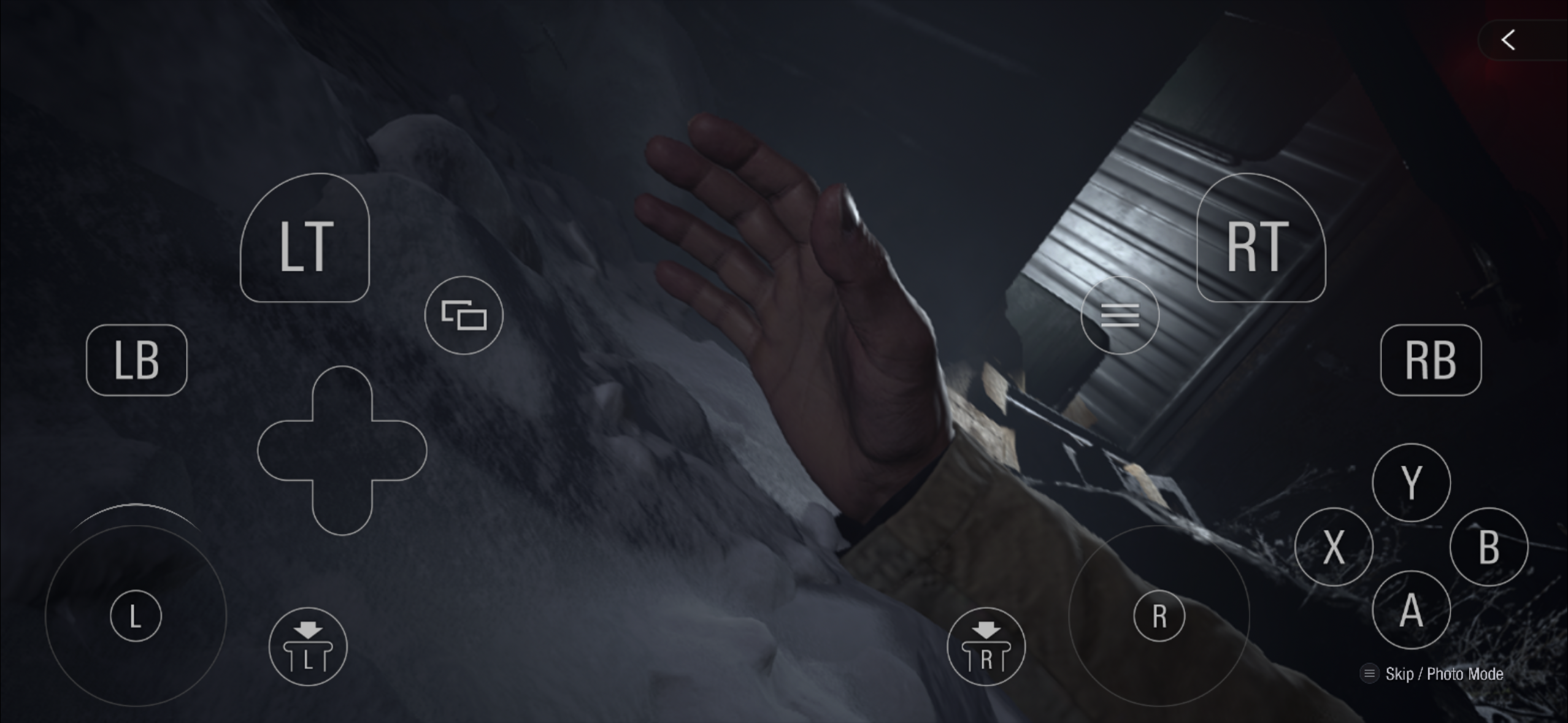
Task: Activate Skip / Photo Mode
Action: (x=1443, y=673)
